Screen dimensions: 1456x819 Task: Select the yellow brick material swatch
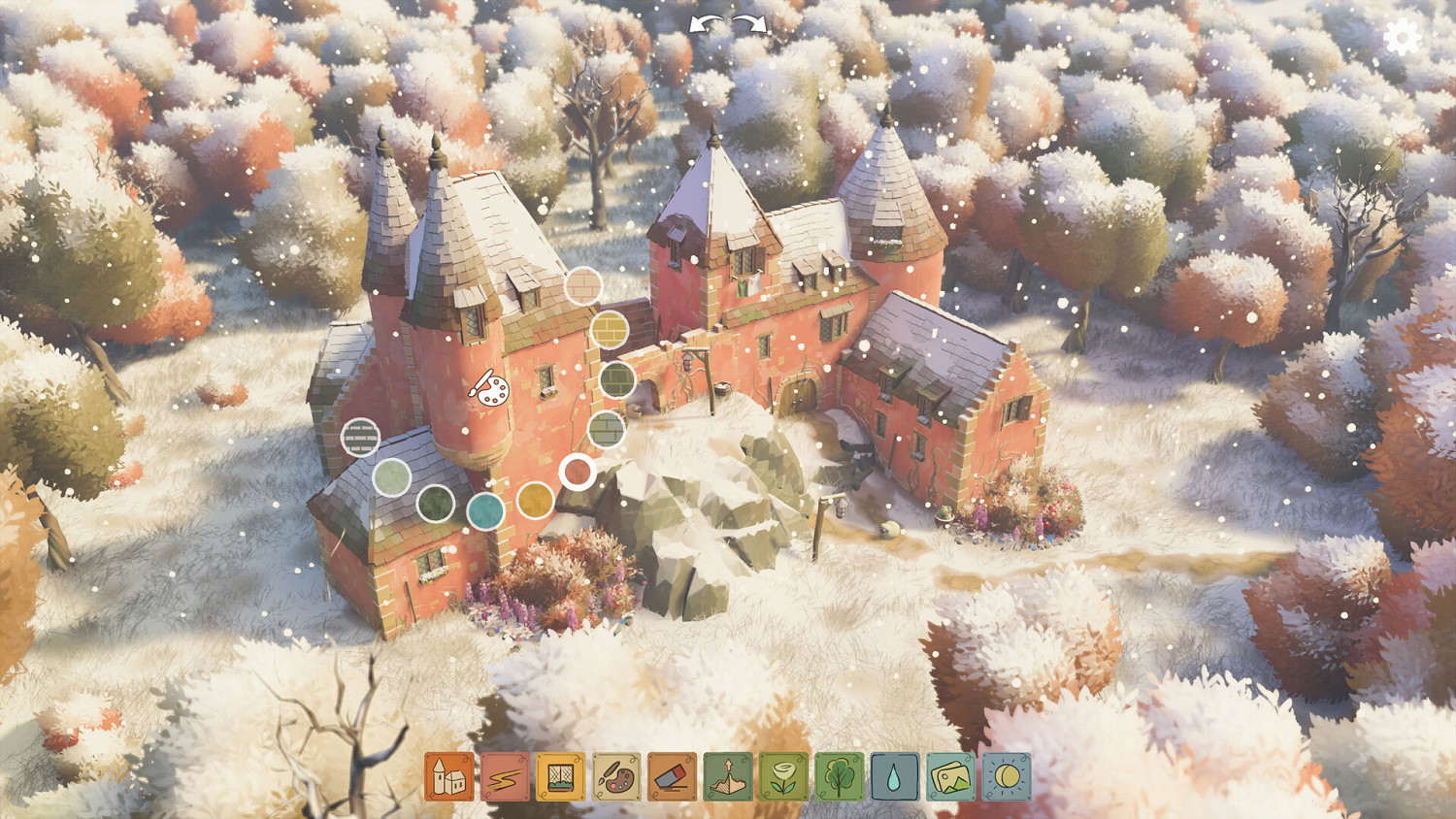tap(611, 330)
